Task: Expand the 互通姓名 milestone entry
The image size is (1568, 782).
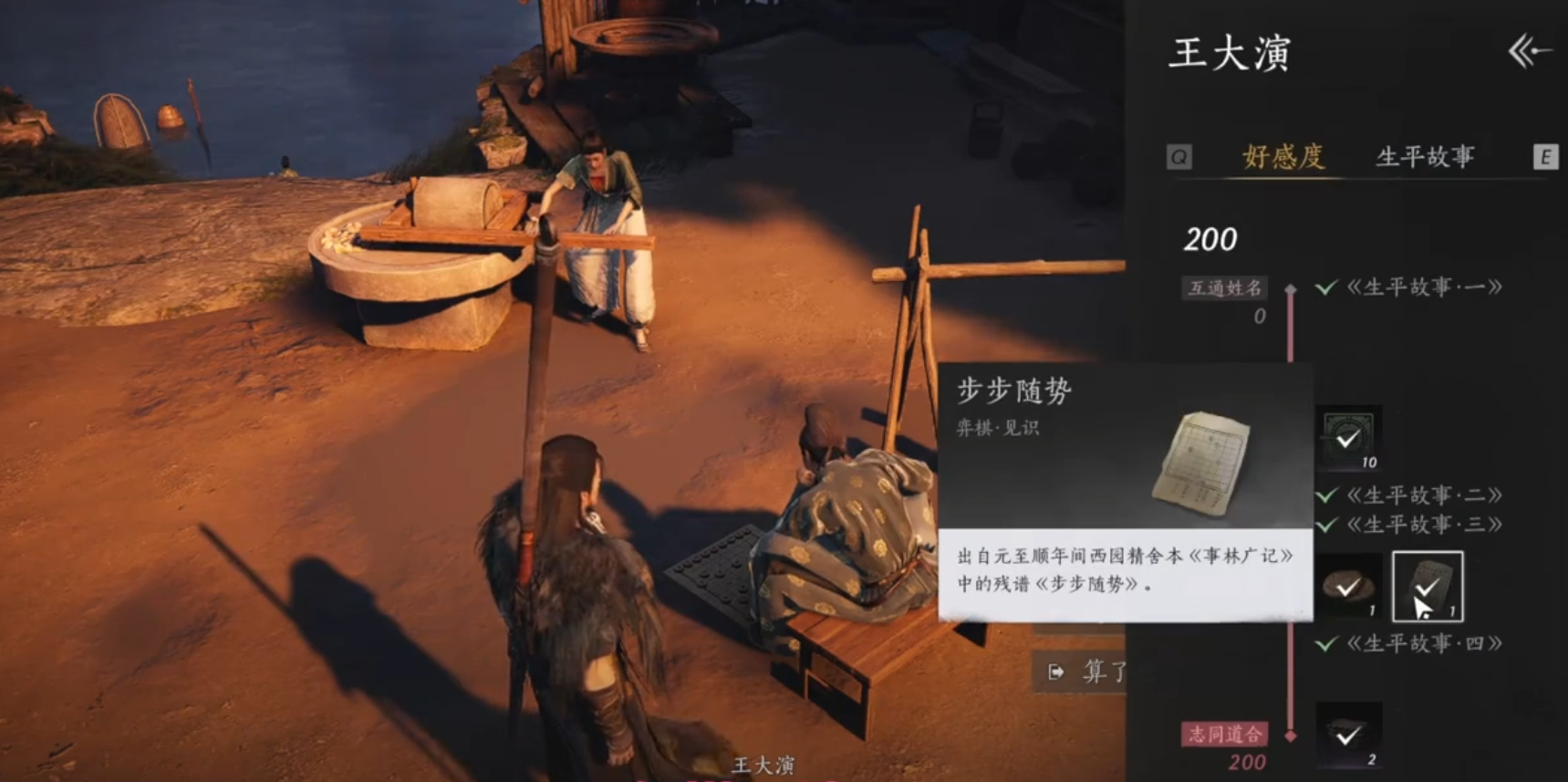Action: (x=1224, y=287)
